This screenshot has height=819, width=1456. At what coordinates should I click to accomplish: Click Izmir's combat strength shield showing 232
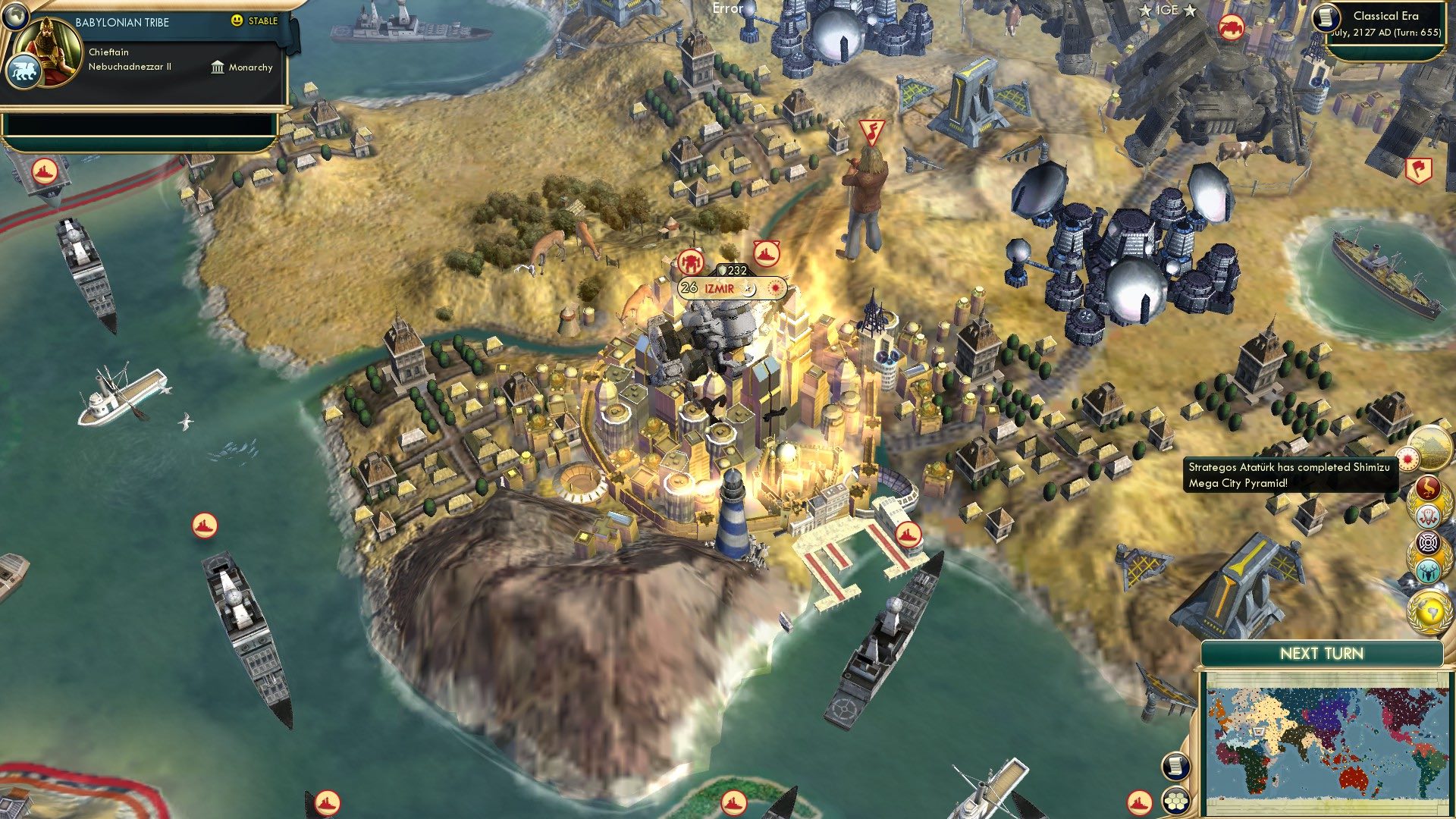click(x=730, y=268)
